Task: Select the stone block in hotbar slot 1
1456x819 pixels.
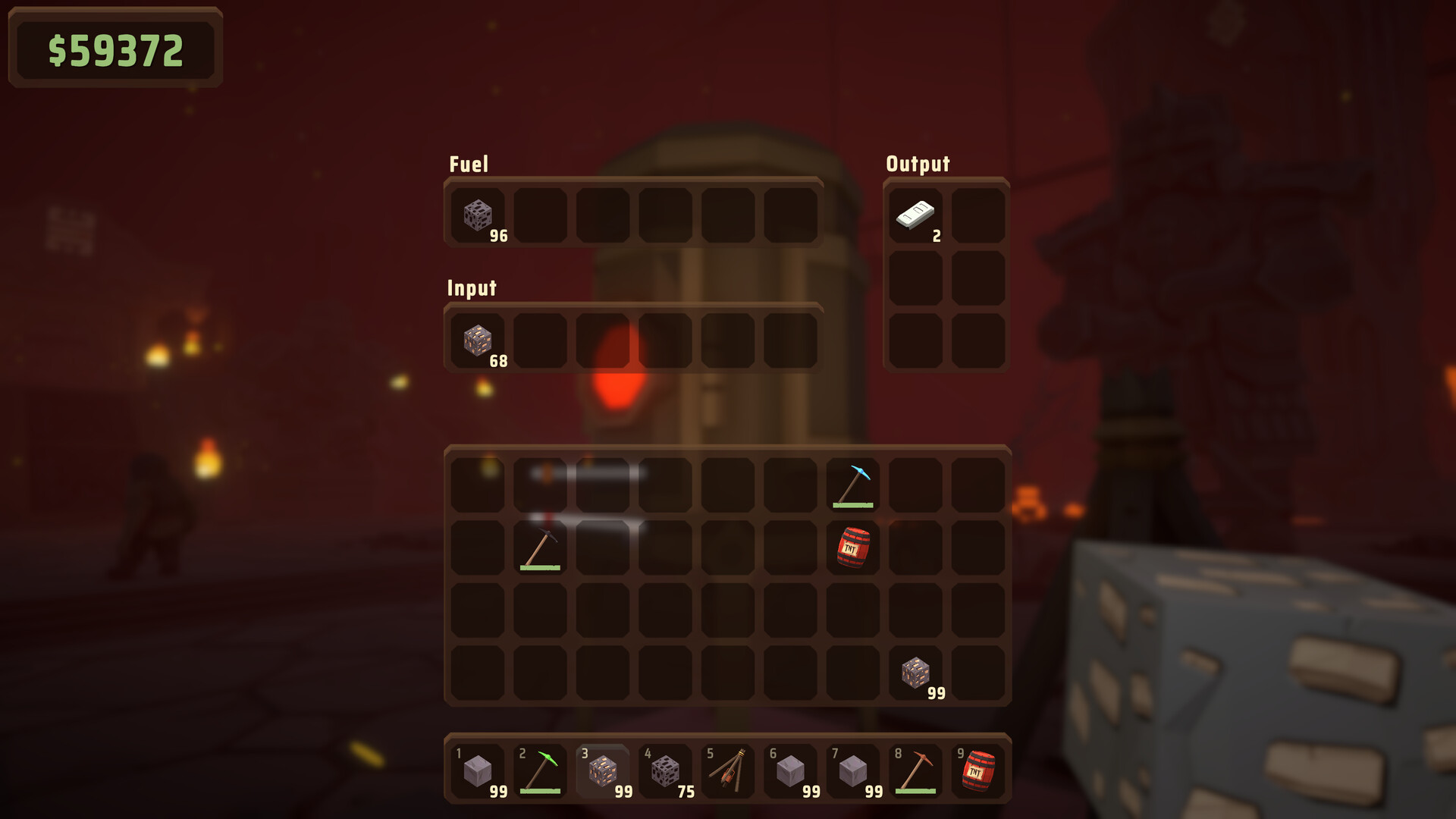Action: 475,770
